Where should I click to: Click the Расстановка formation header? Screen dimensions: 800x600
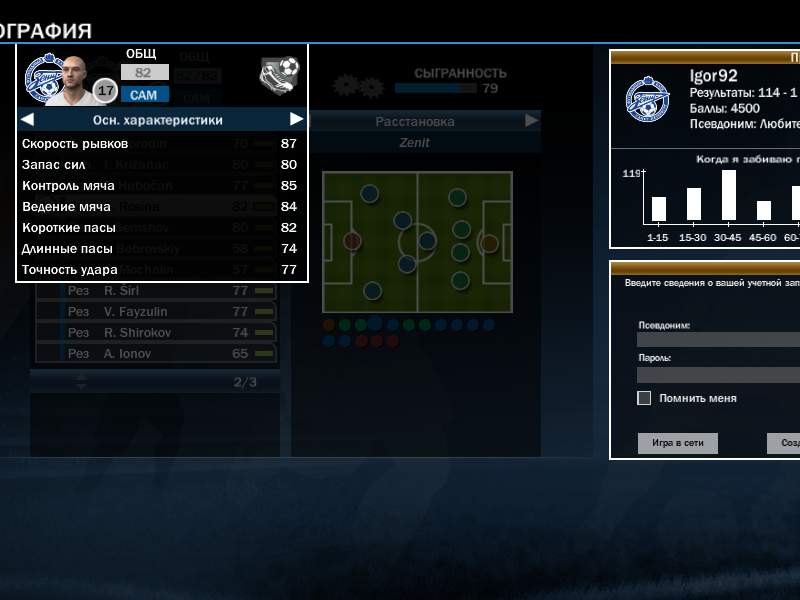(x=414, y=121)
